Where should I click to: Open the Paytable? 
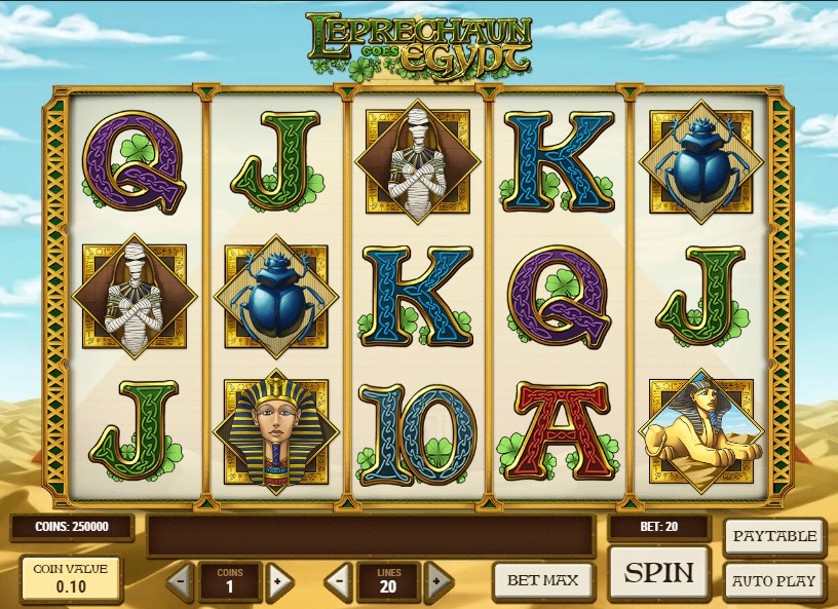tap(775, 536)
